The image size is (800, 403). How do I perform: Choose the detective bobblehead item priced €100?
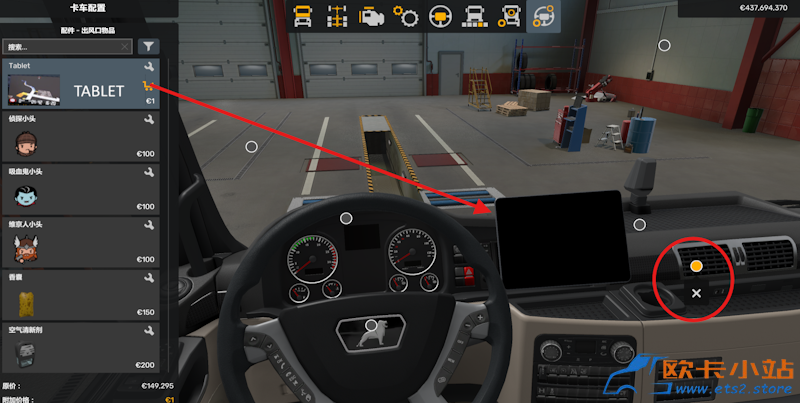click(82, 136)
